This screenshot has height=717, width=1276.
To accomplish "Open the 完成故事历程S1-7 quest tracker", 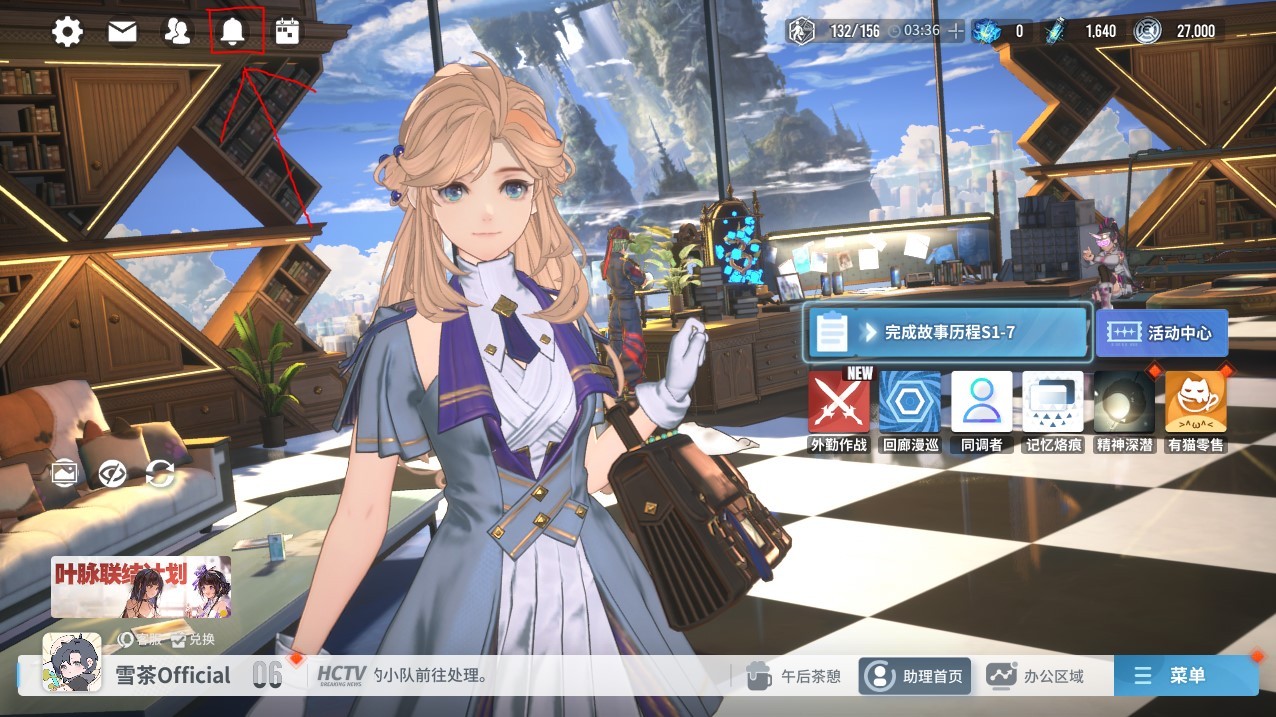I will (x=945, y=333).
